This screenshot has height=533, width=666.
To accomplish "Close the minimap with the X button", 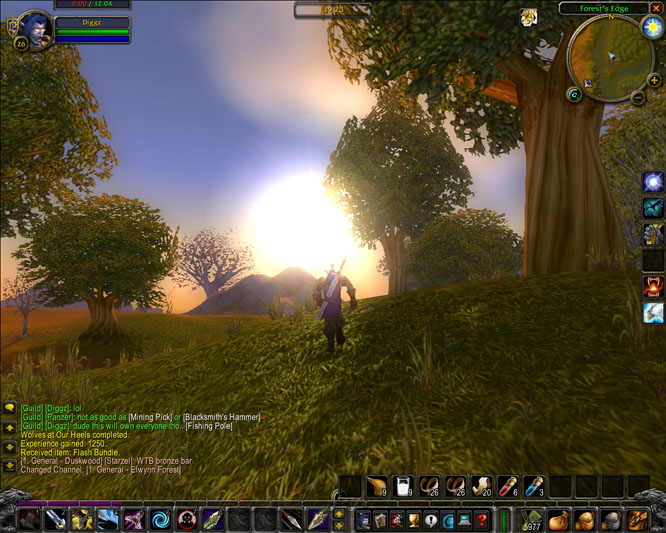I will tap(656, 8).
